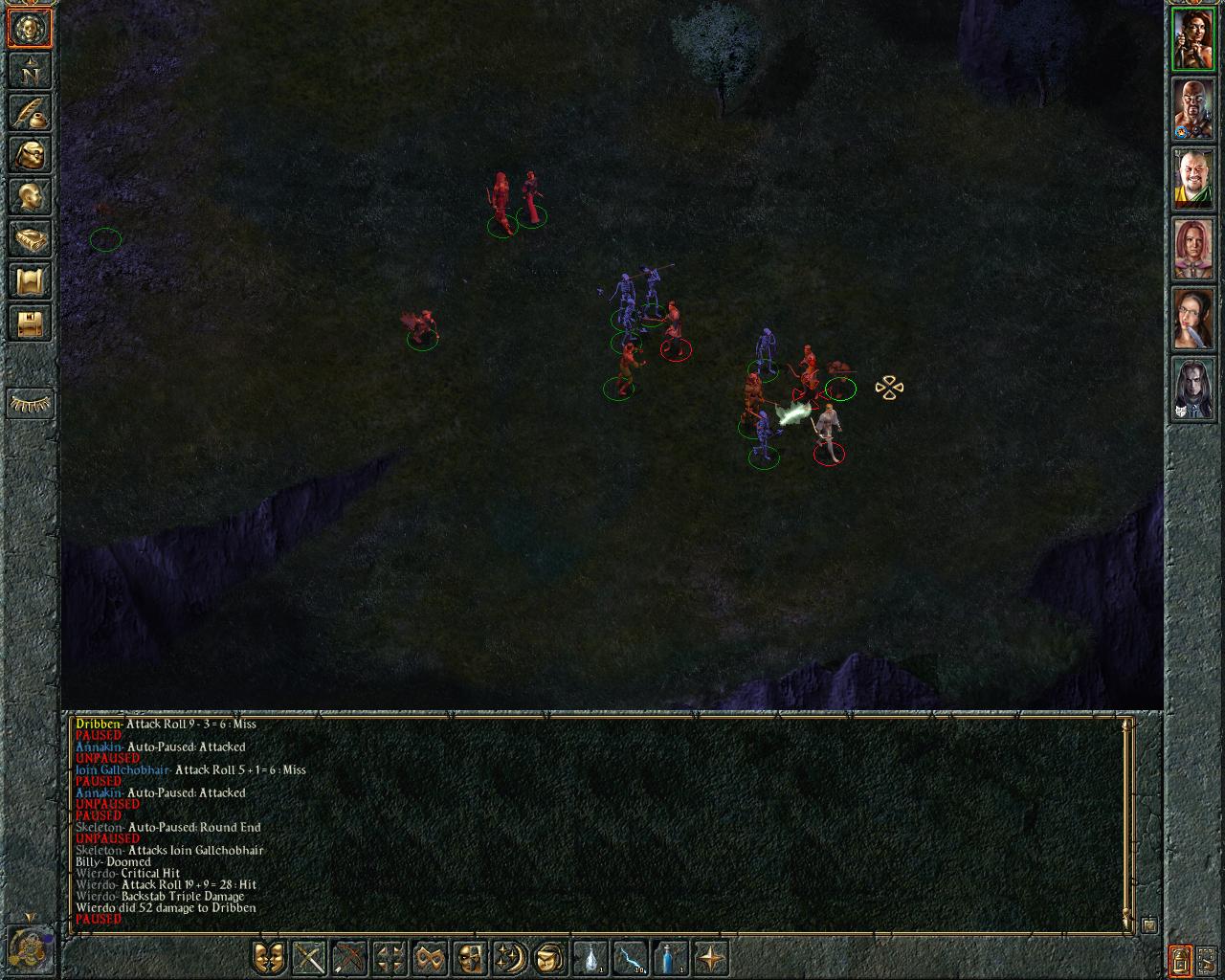Use the blue potion bottle quick slot

670,957
